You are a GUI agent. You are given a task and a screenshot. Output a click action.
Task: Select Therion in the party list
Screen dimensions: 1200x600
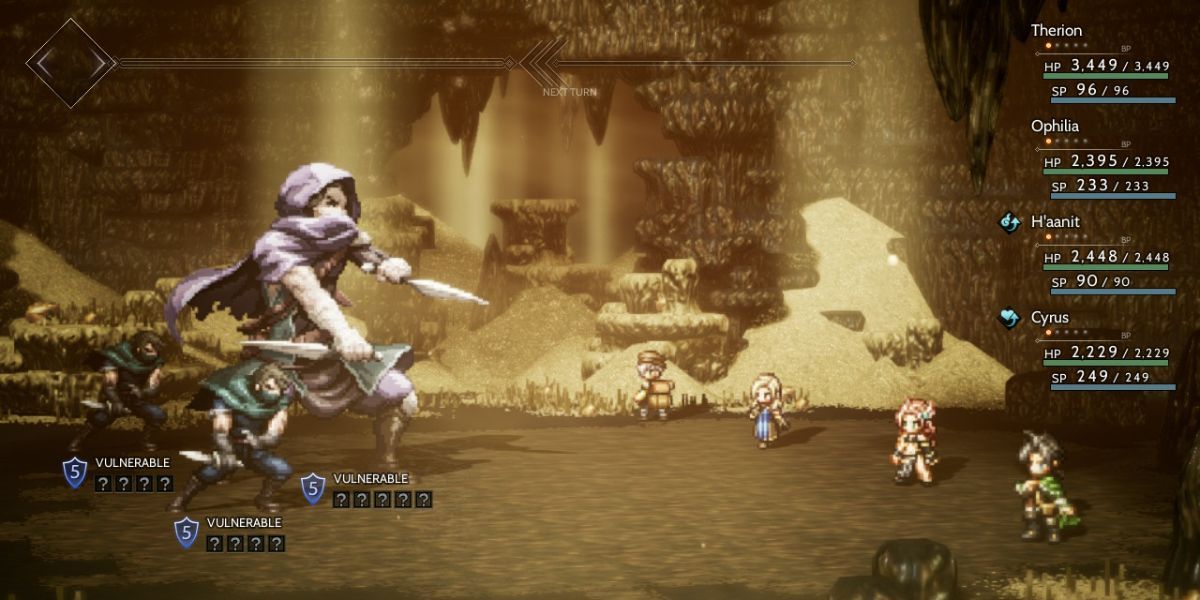coord(1056,31)
